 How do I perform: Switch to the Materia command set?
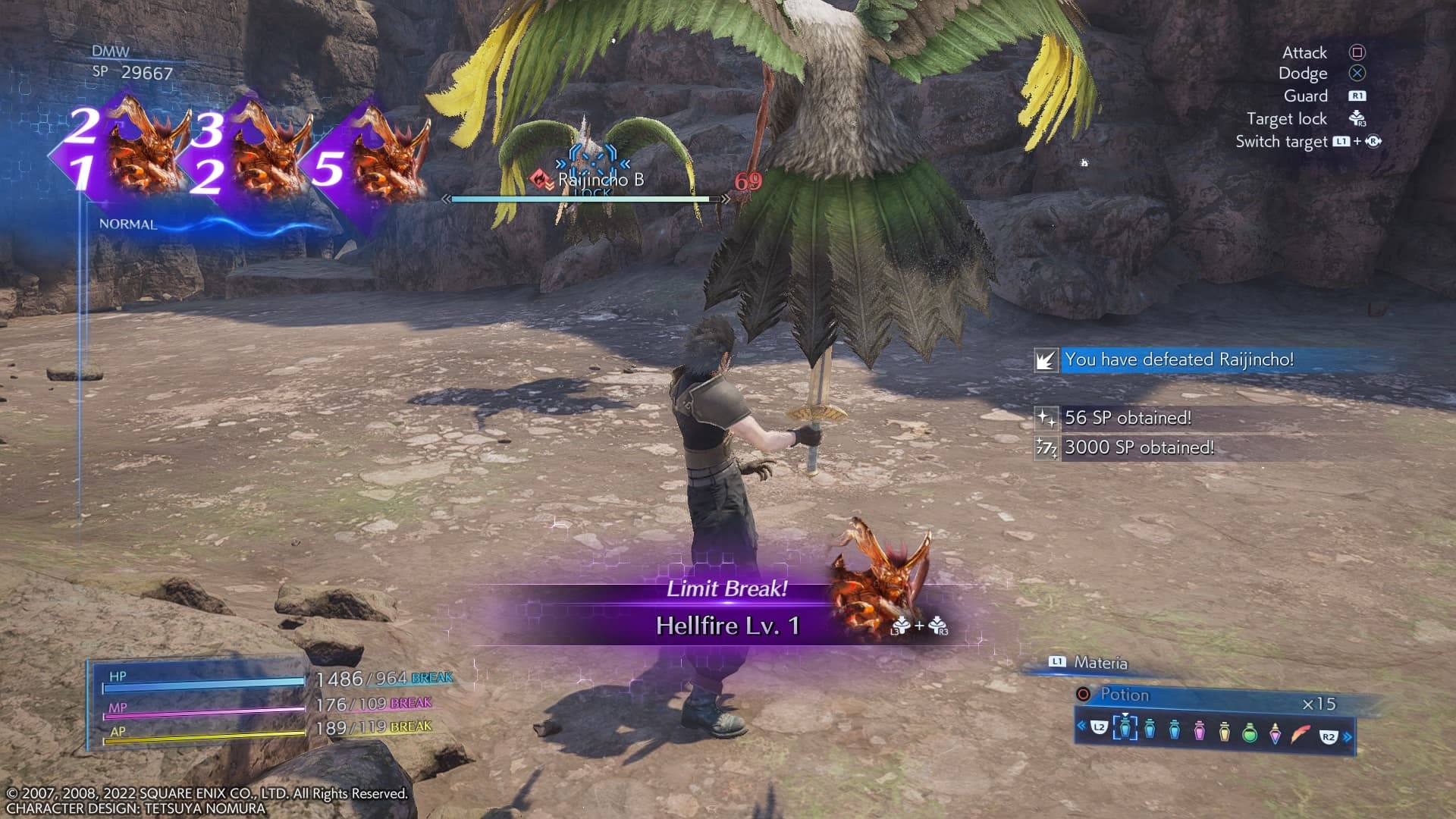coord(1100,663)
